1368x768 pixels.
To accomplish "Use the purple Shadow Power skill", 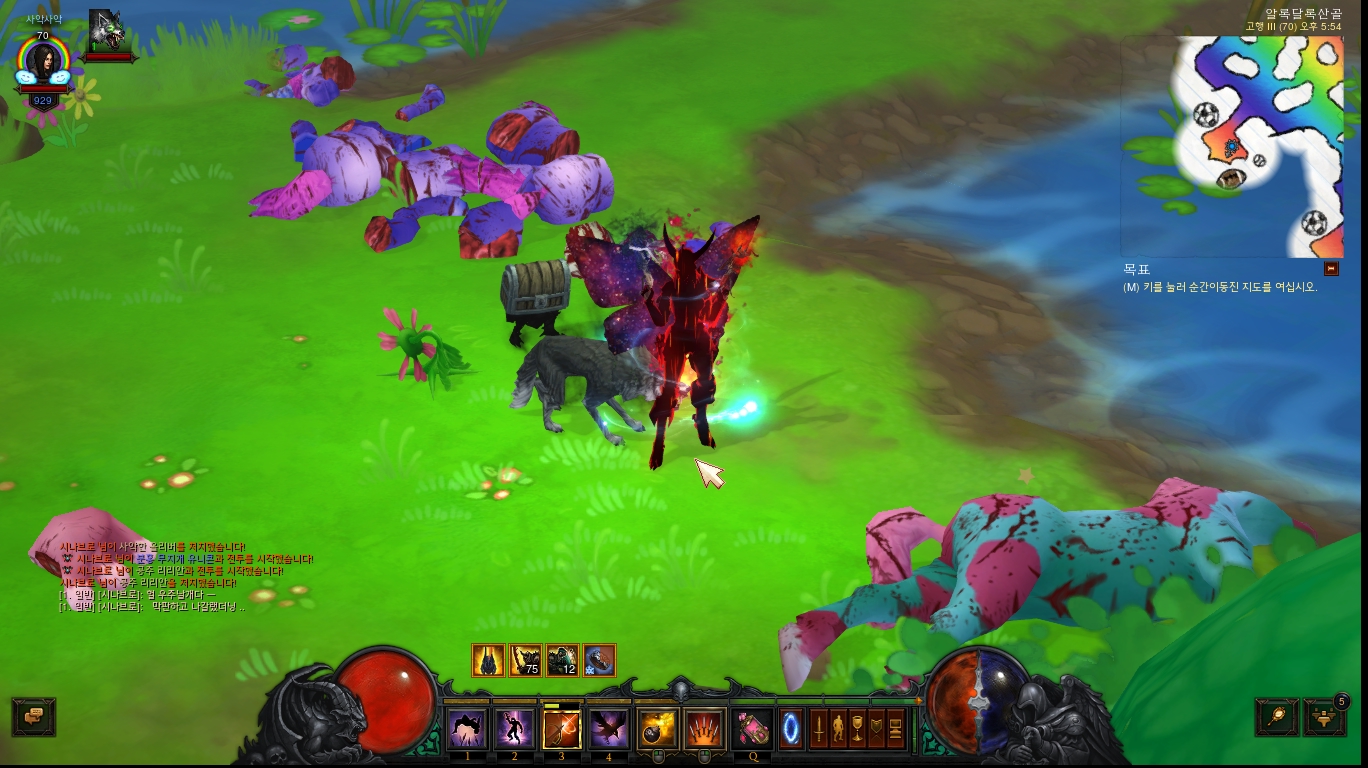I will click(514, 729).
